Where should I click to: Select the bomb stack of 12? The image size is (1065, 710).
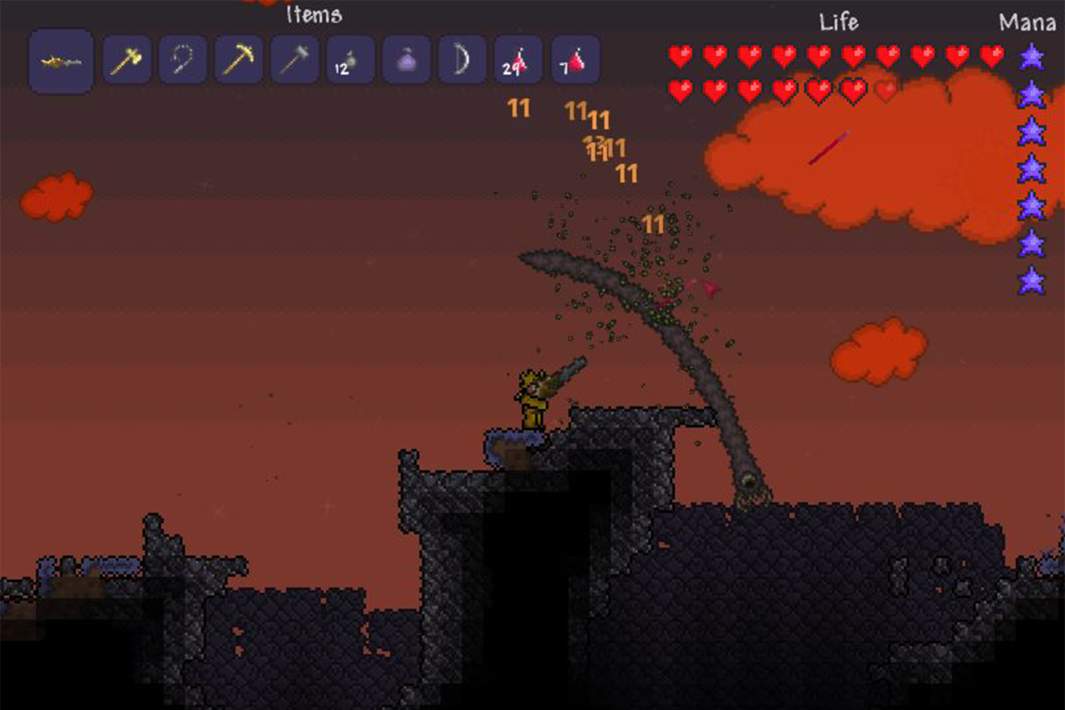(x=351, y=61)
